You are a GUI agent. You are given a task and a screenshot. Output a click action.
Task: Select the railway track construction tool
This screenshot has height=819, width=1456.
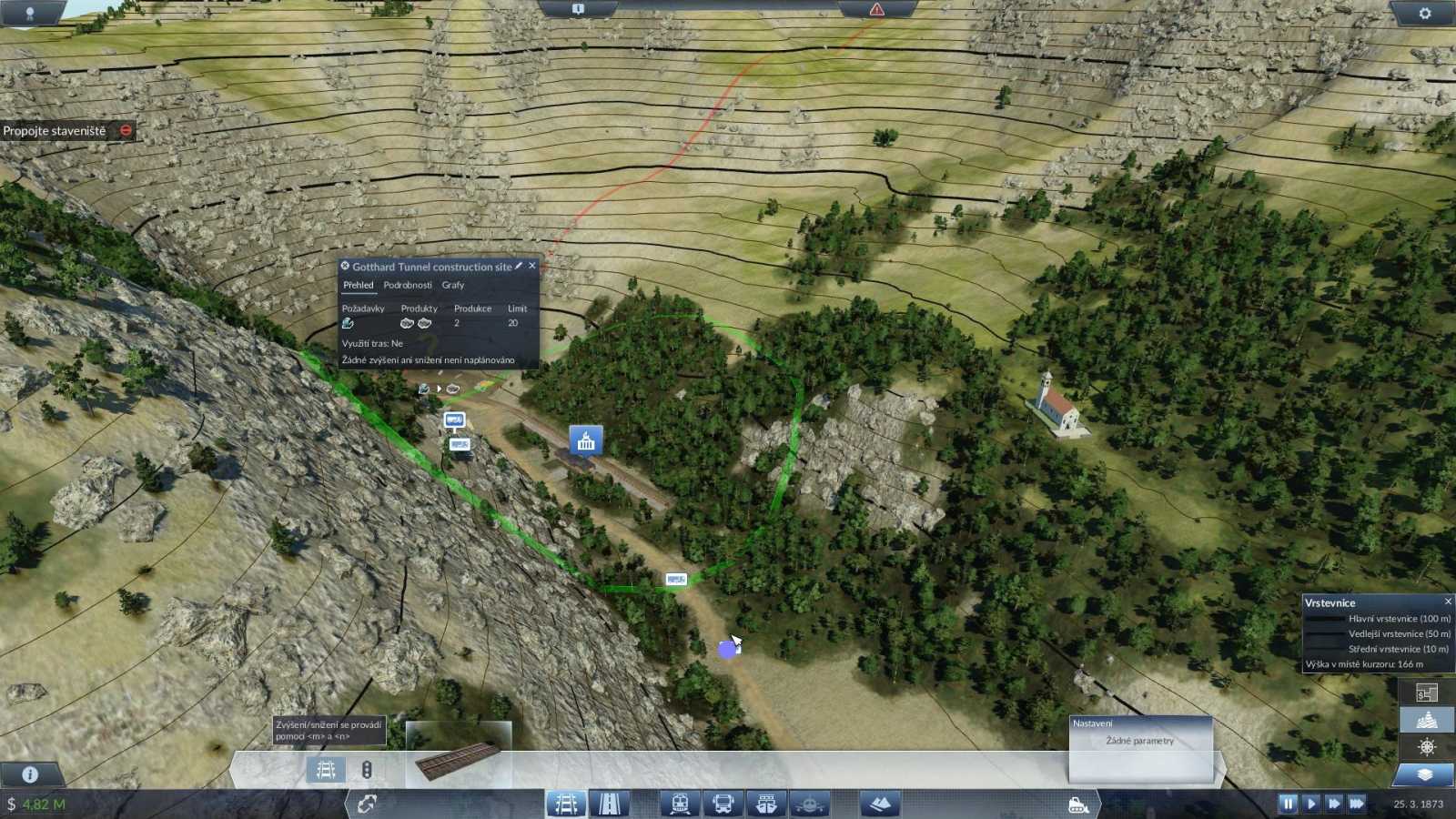pos(567,804)
